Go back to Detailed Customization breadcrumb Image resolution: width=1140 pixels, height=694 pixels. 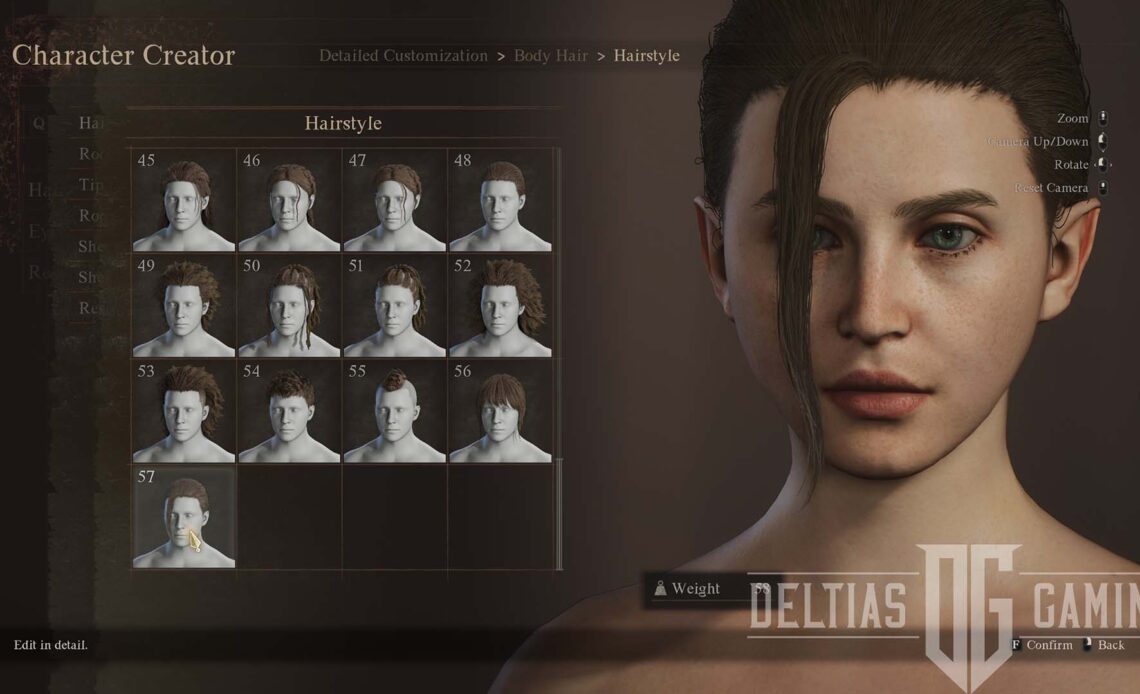tap(403, 56)
